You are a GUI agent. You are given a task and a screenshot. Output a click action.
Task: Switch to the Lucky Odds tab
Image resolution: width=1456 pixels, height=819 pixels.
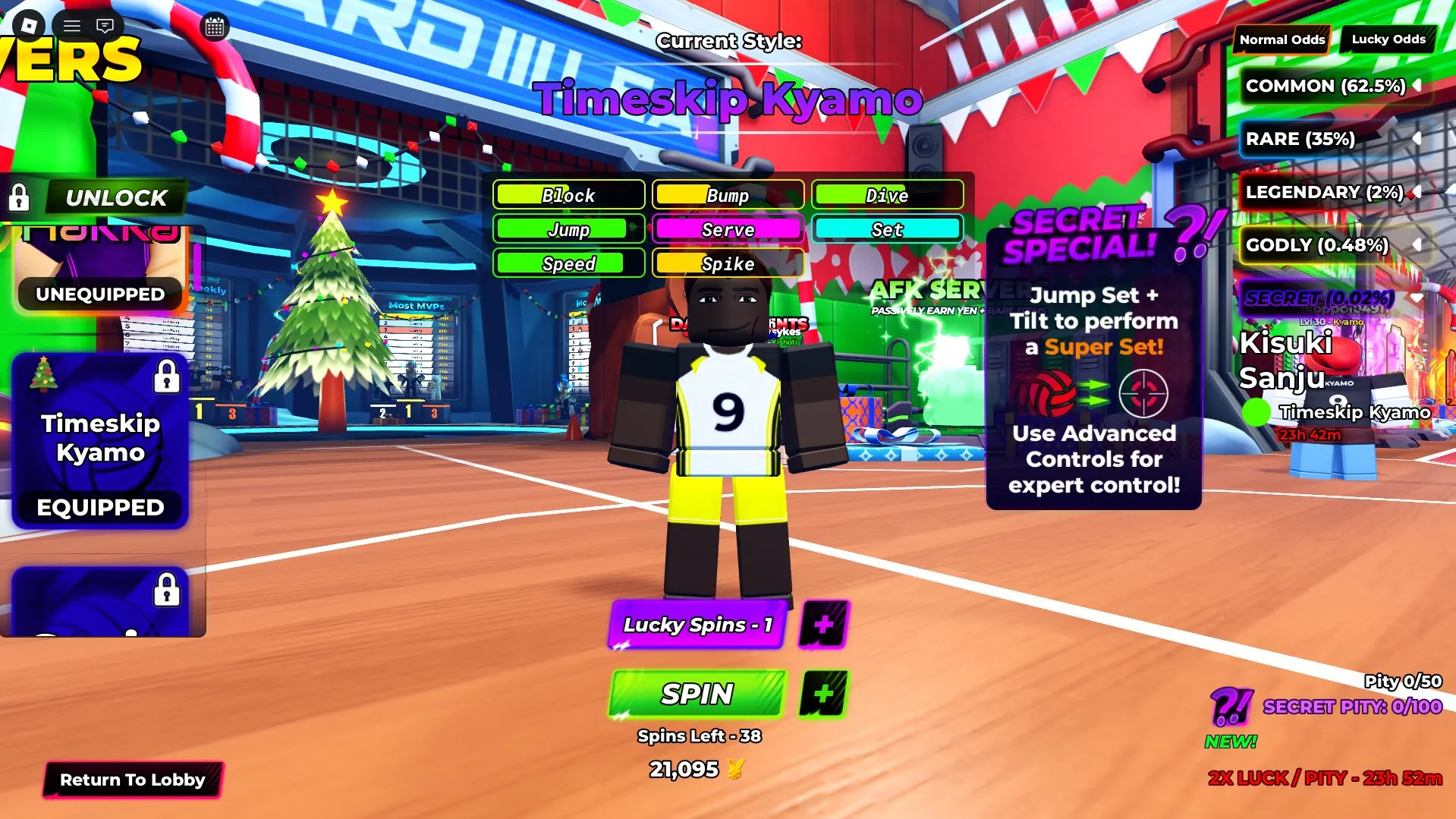tap(1388, 39)
